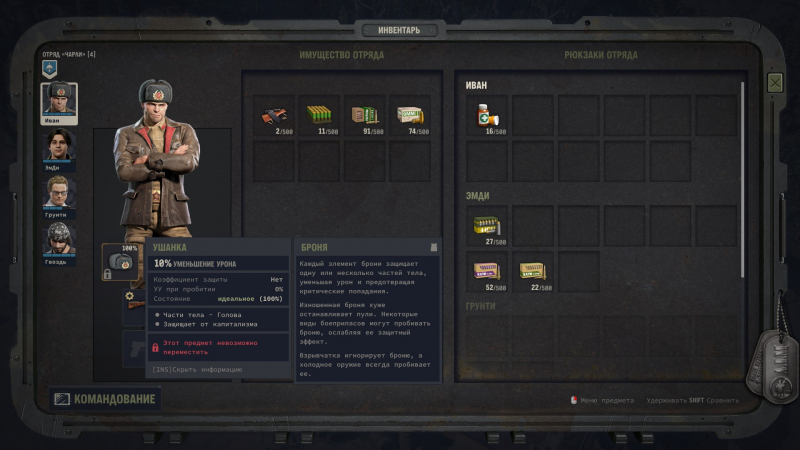800x450 pixels.
Task: Click the blue squad badge icon
Action: pos(49,68)
